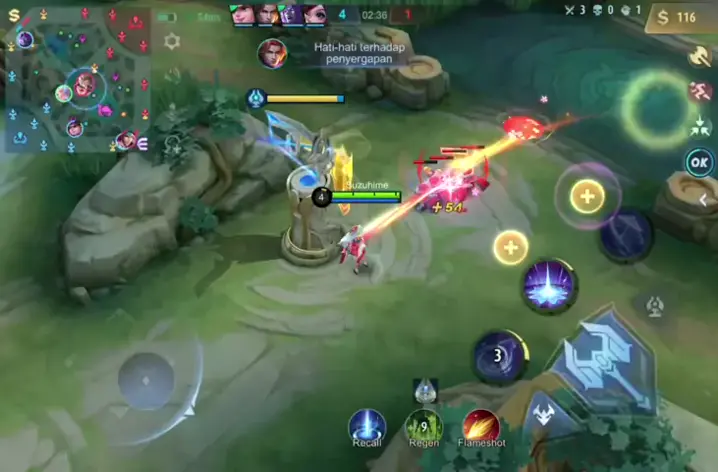Tap the attack-turret icon above the attack button
The image size is (718, 472).
coord(654,305)
